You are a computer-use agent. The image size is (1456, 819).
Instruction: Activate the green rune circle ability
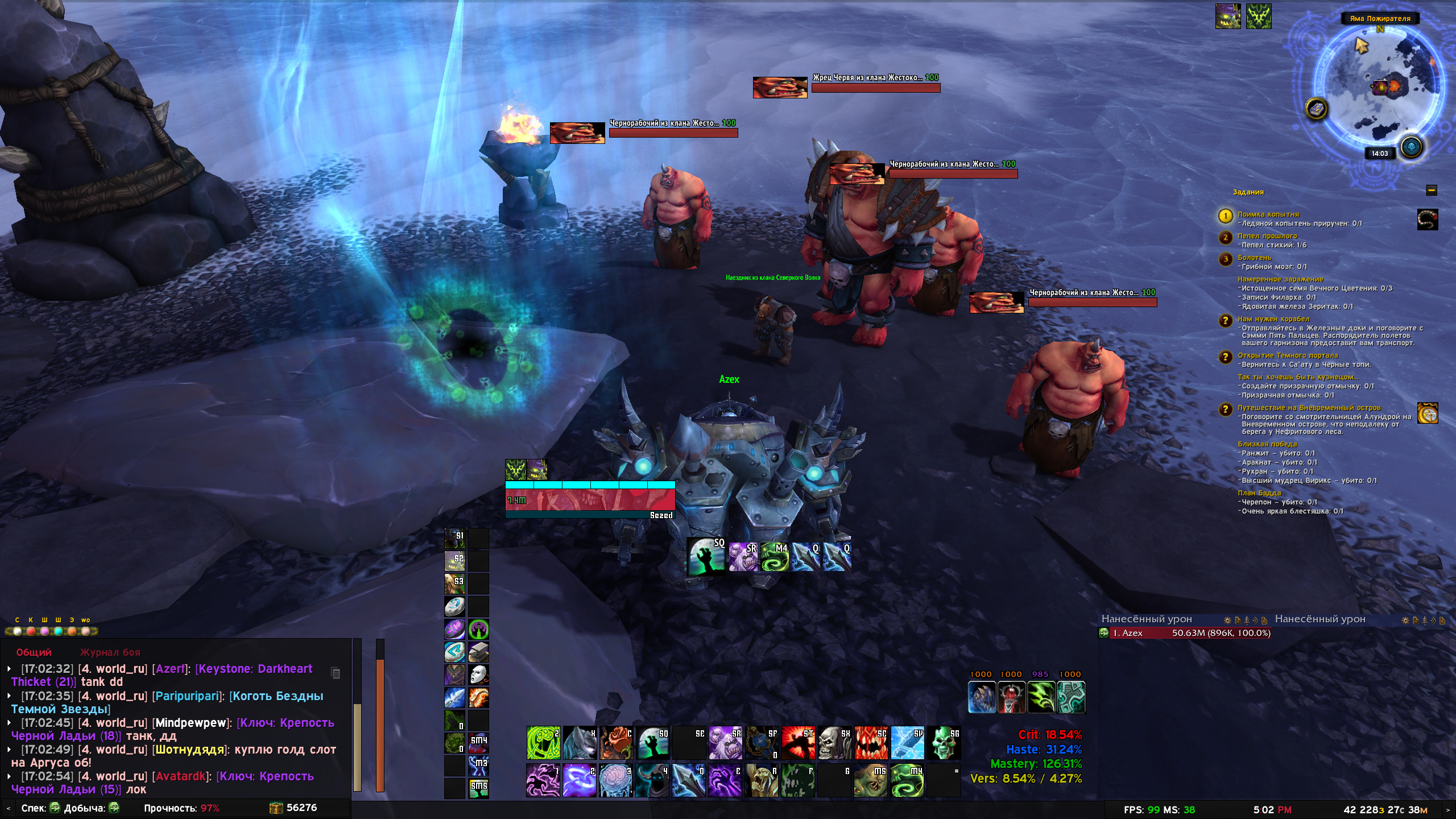tap(543, 742)
